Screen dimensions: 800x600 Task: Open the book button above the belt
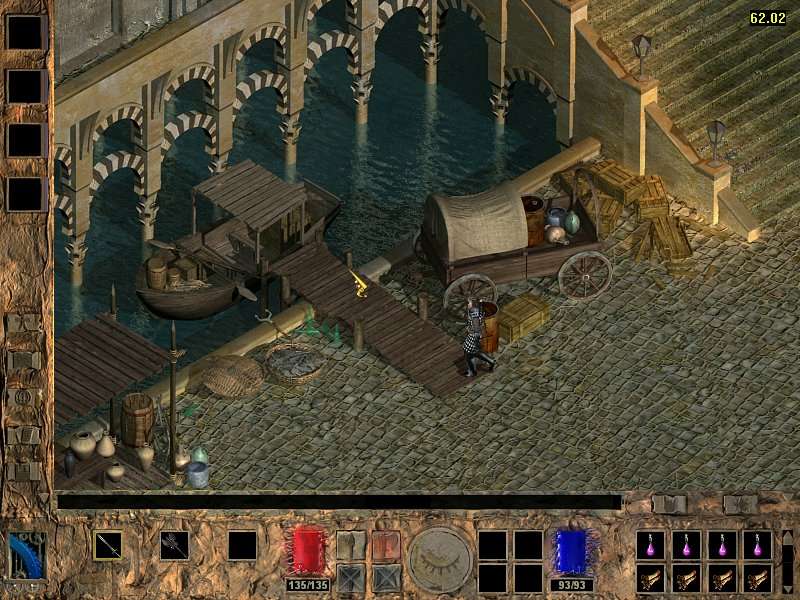tap(669, 504)
